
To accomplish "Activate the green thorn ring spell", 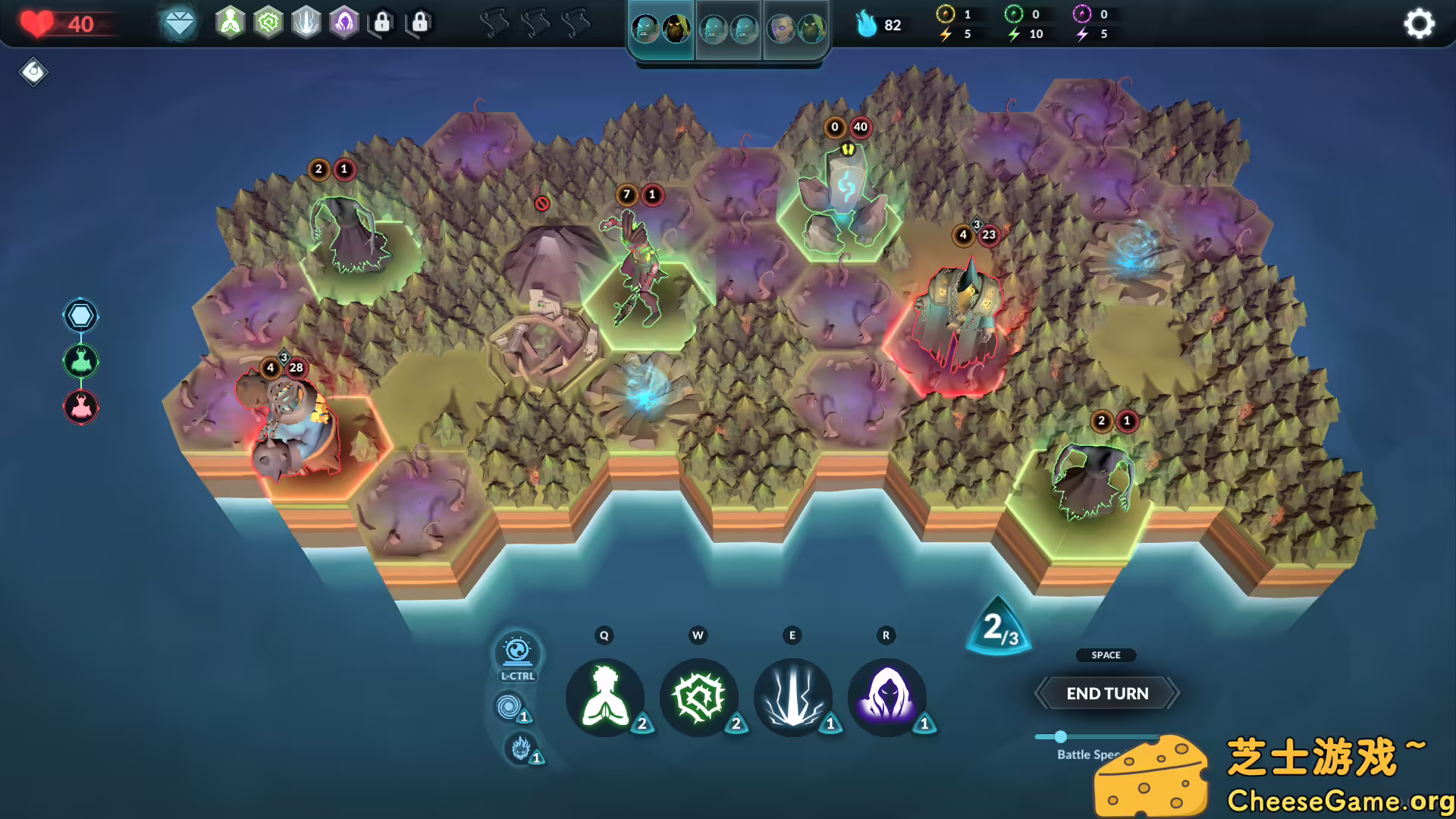I will tap(698, 697).
